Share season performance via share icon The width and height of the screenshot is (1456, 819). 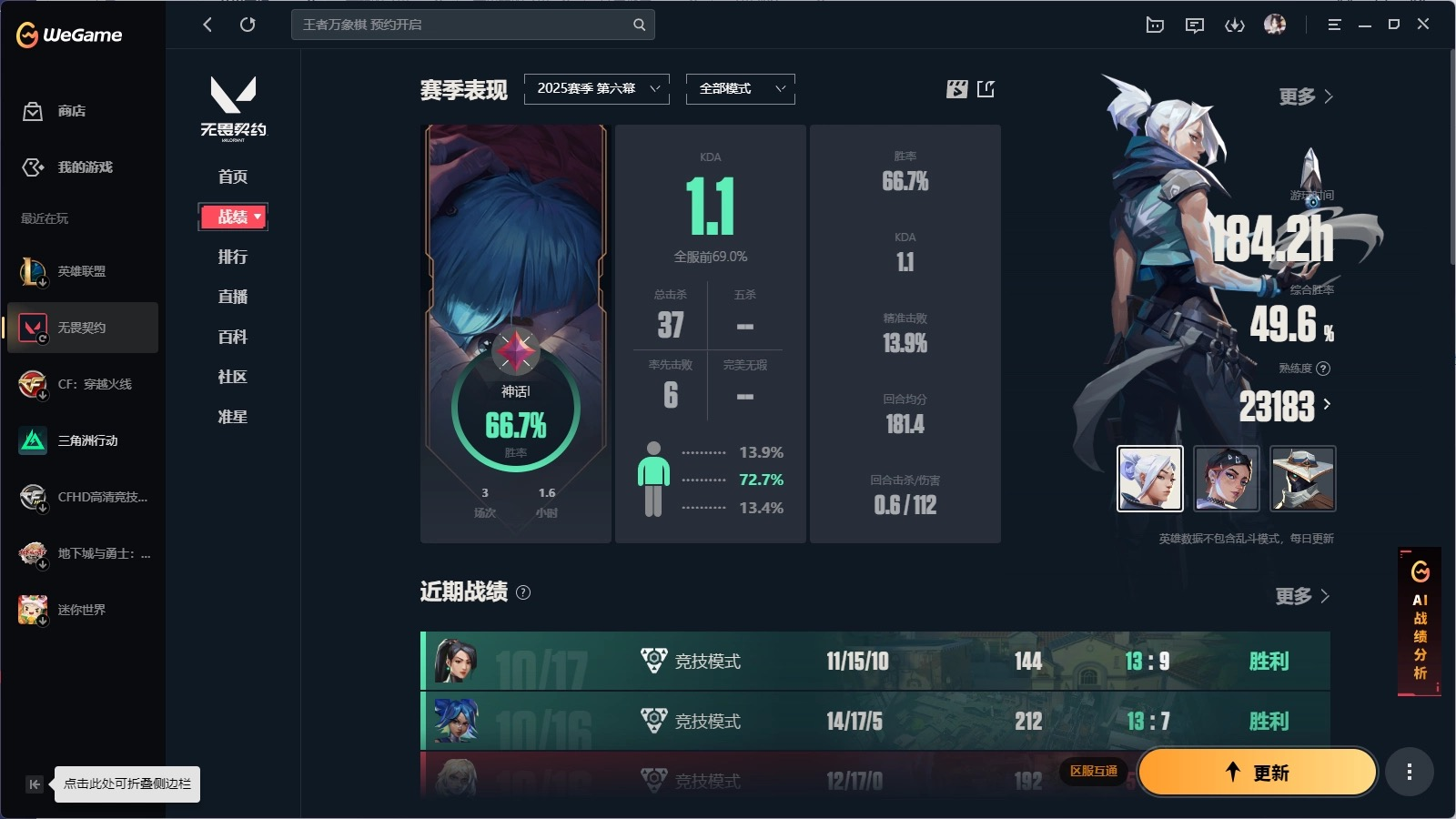[x=986, y=89]
